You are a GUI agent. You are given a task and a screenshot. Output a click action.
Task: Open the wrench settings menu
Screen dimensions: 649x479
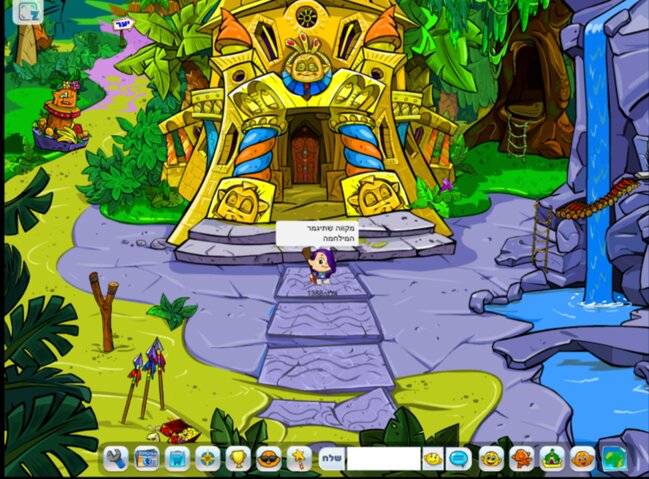(x=116, y=459)
